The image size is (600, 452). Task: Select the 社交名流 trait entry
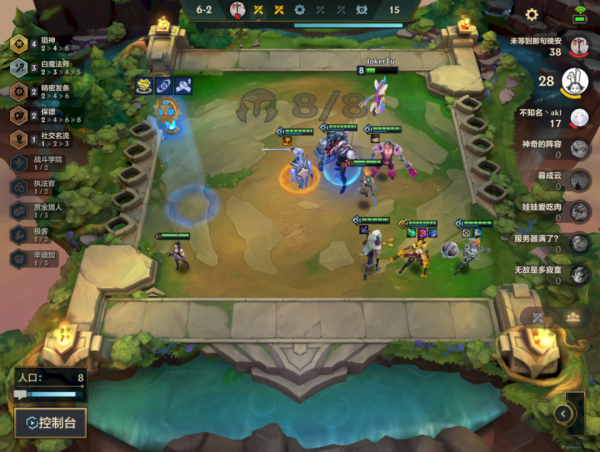45,138
